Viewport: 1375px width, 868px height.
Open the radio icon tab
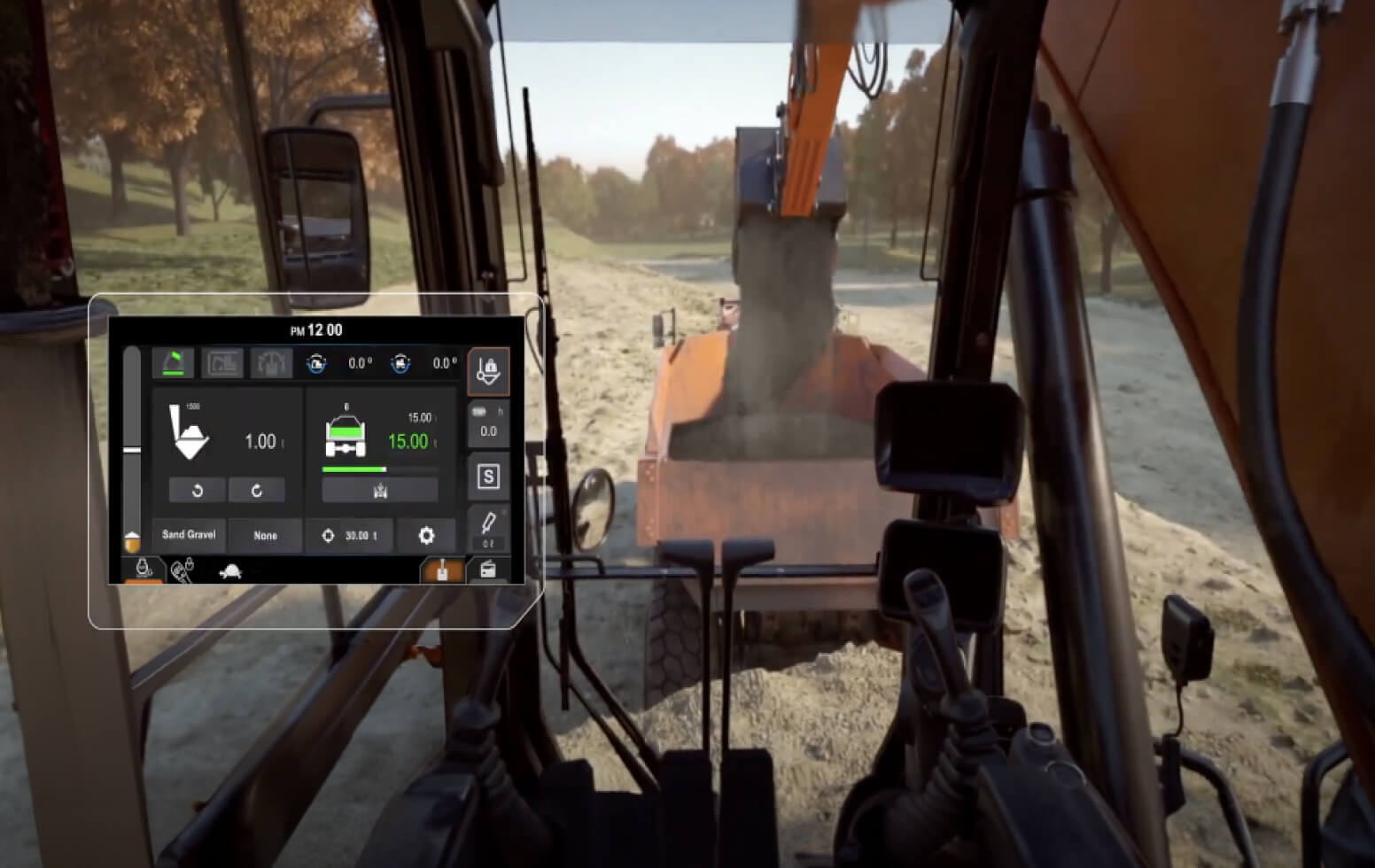click(x=487, y=570)
